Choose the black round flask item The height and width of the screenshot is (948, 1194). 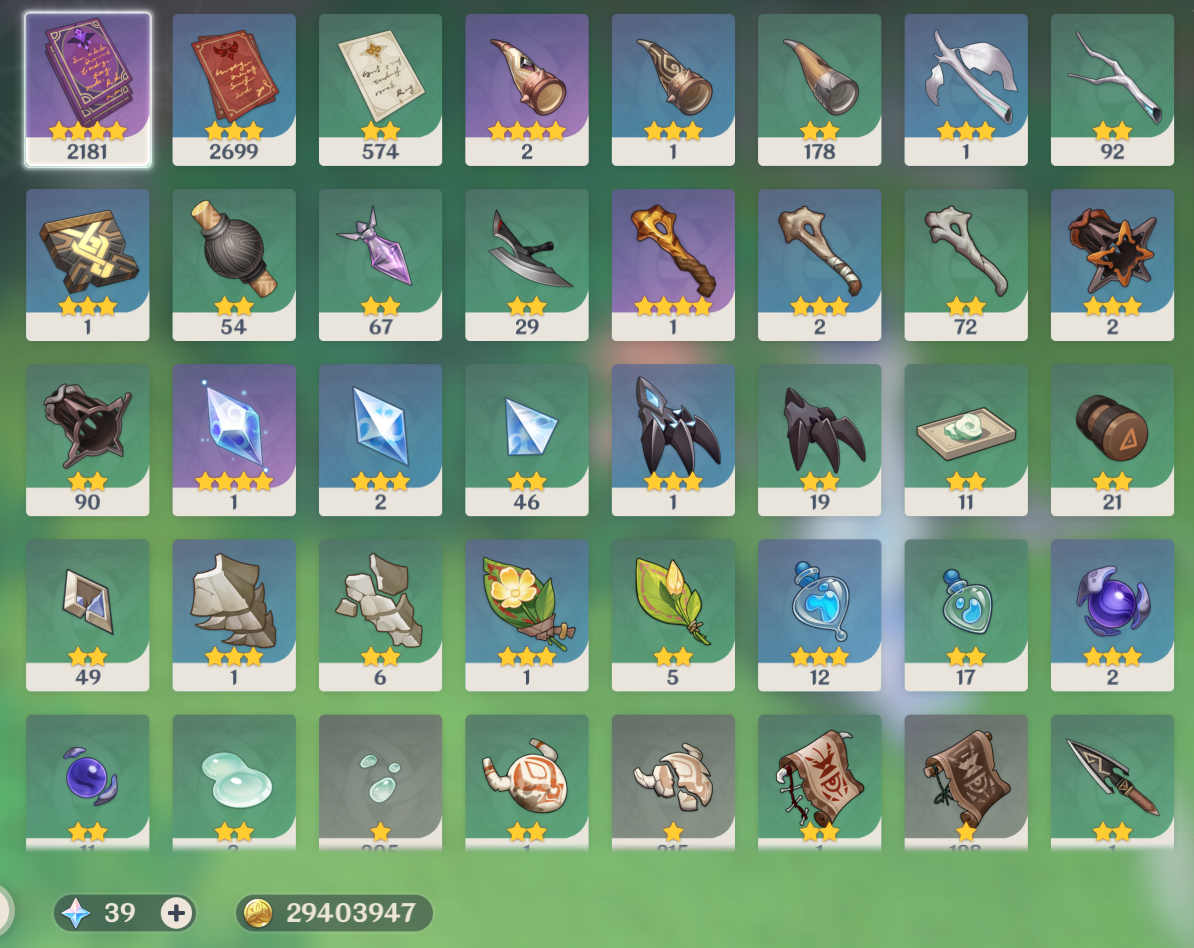click(234, 263)
